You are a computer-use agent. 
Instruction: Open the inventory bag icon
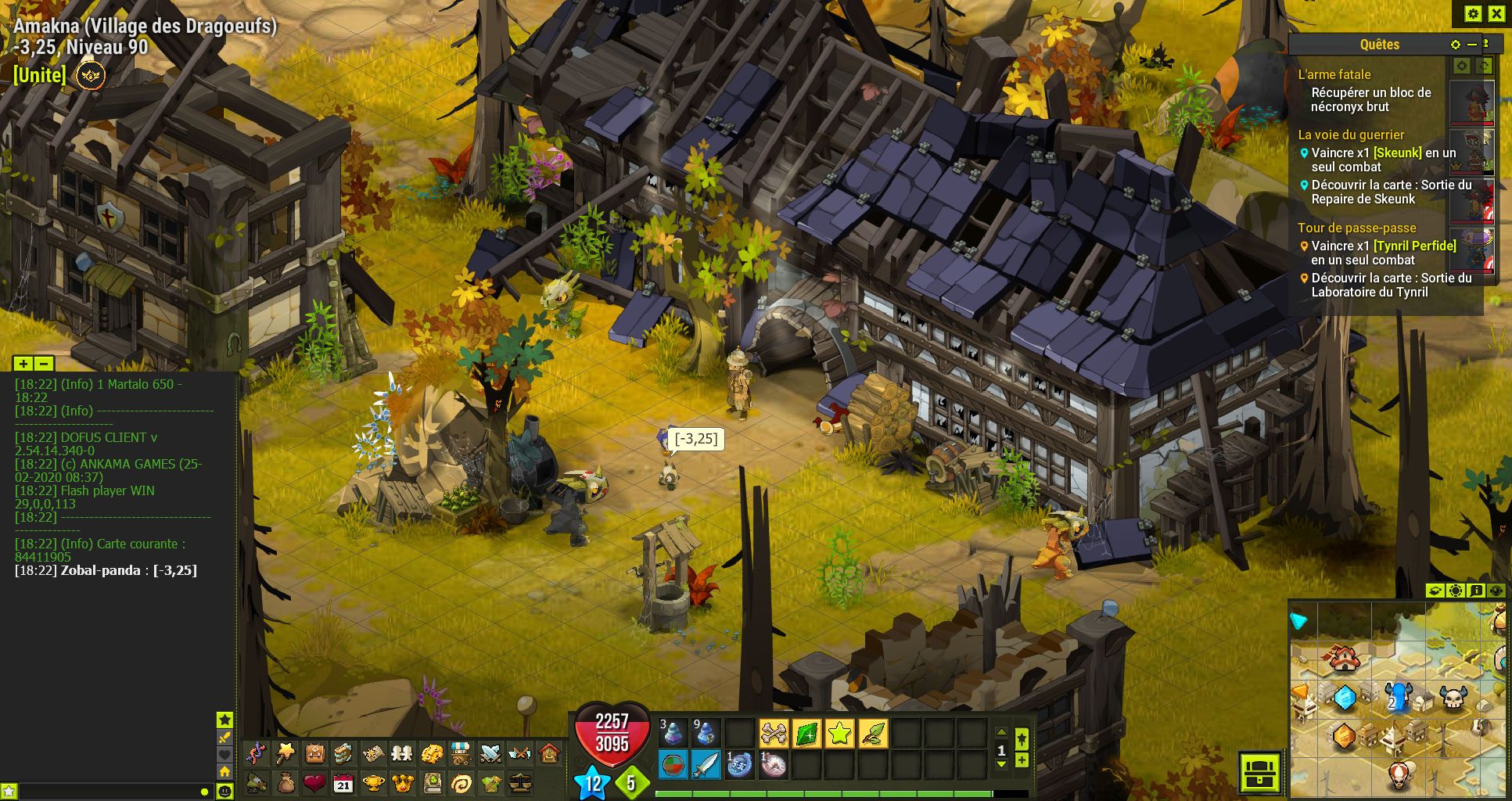coord(315,753)
